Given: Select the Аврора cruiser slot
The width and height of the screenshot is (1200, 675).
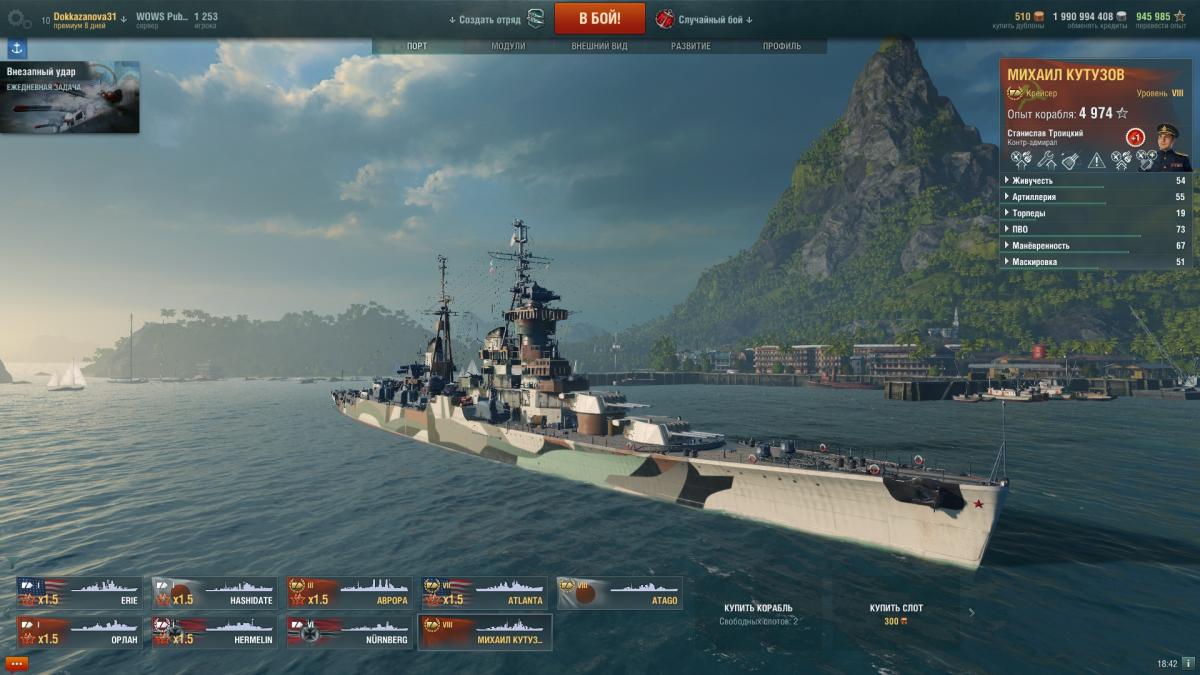Looking at the screenshot, I should coord(350,593).
